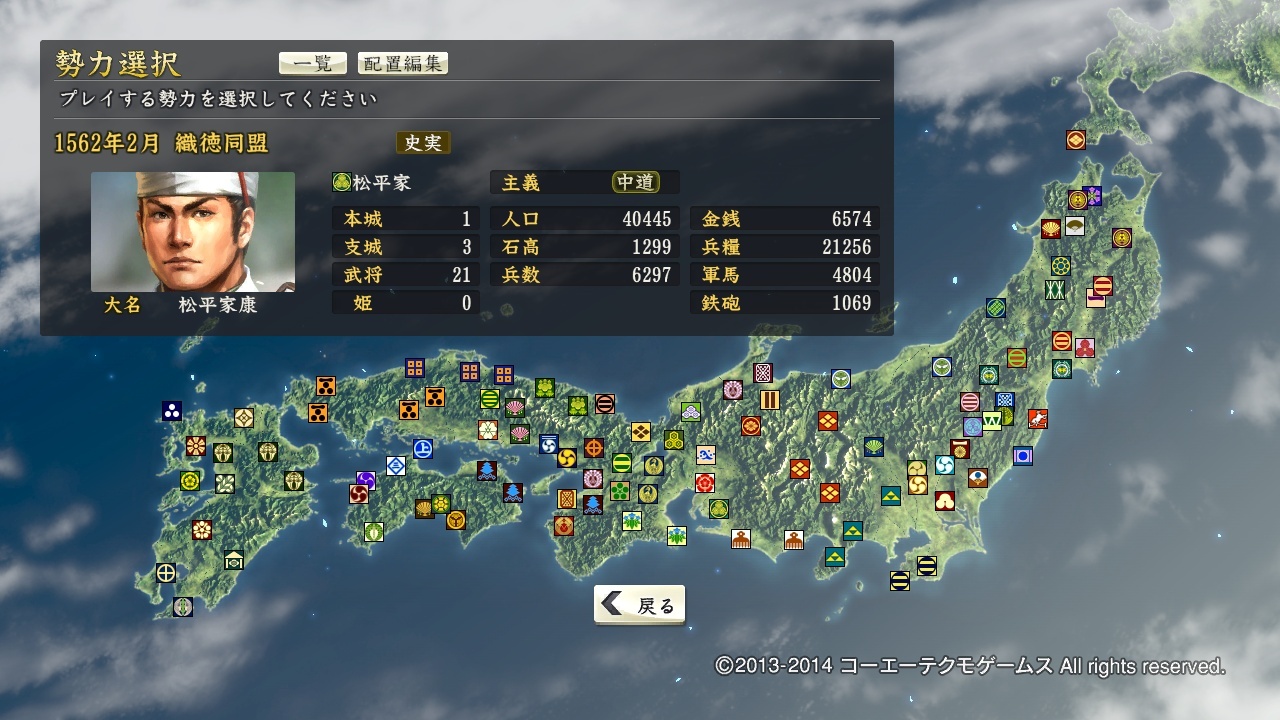Screen dimensions: 1280x720
Task: Select the purple tomoe swirl crest
Action: tap(366, 481)
